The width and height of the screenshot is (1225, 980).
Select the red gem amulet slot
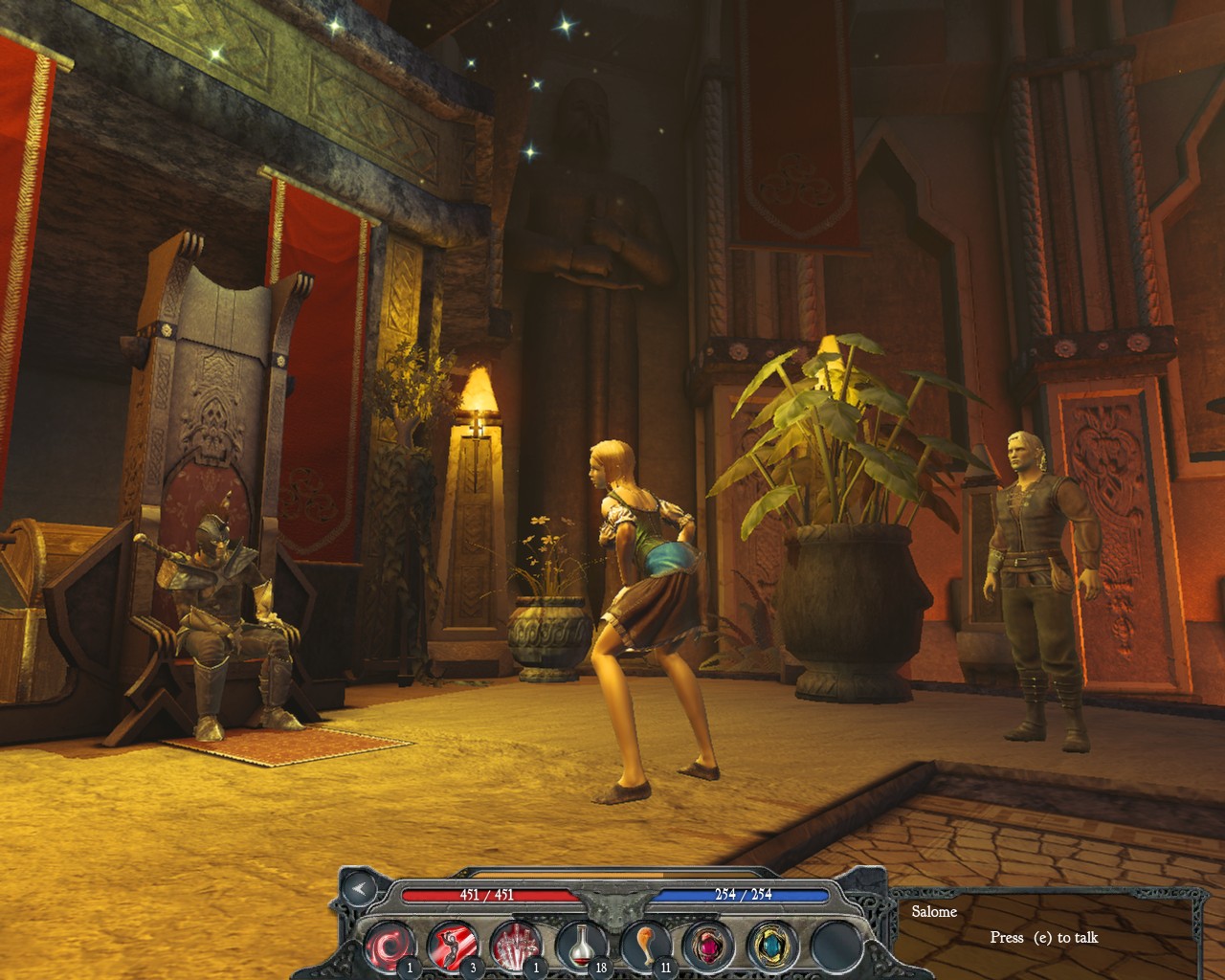[707, 945]
